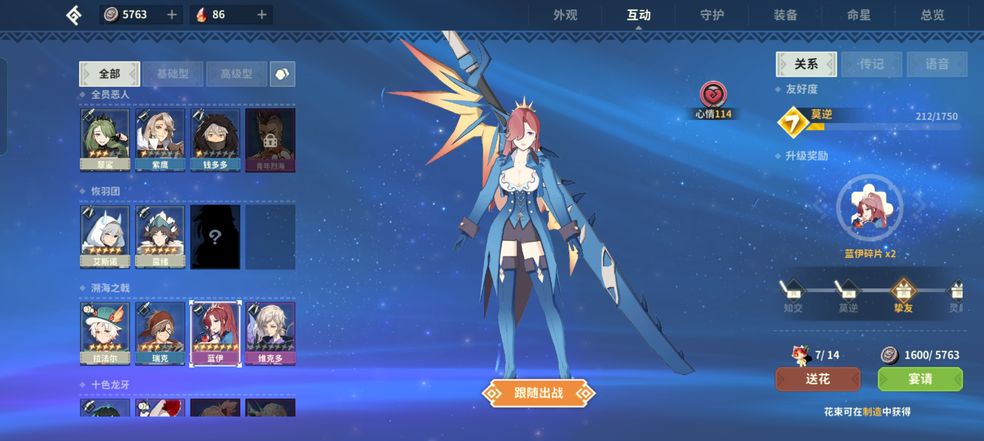The width and height of the screenshot is (984, 441).
Task: Go back using the top-left diamond icon
Action: click(x=74, y=15)
